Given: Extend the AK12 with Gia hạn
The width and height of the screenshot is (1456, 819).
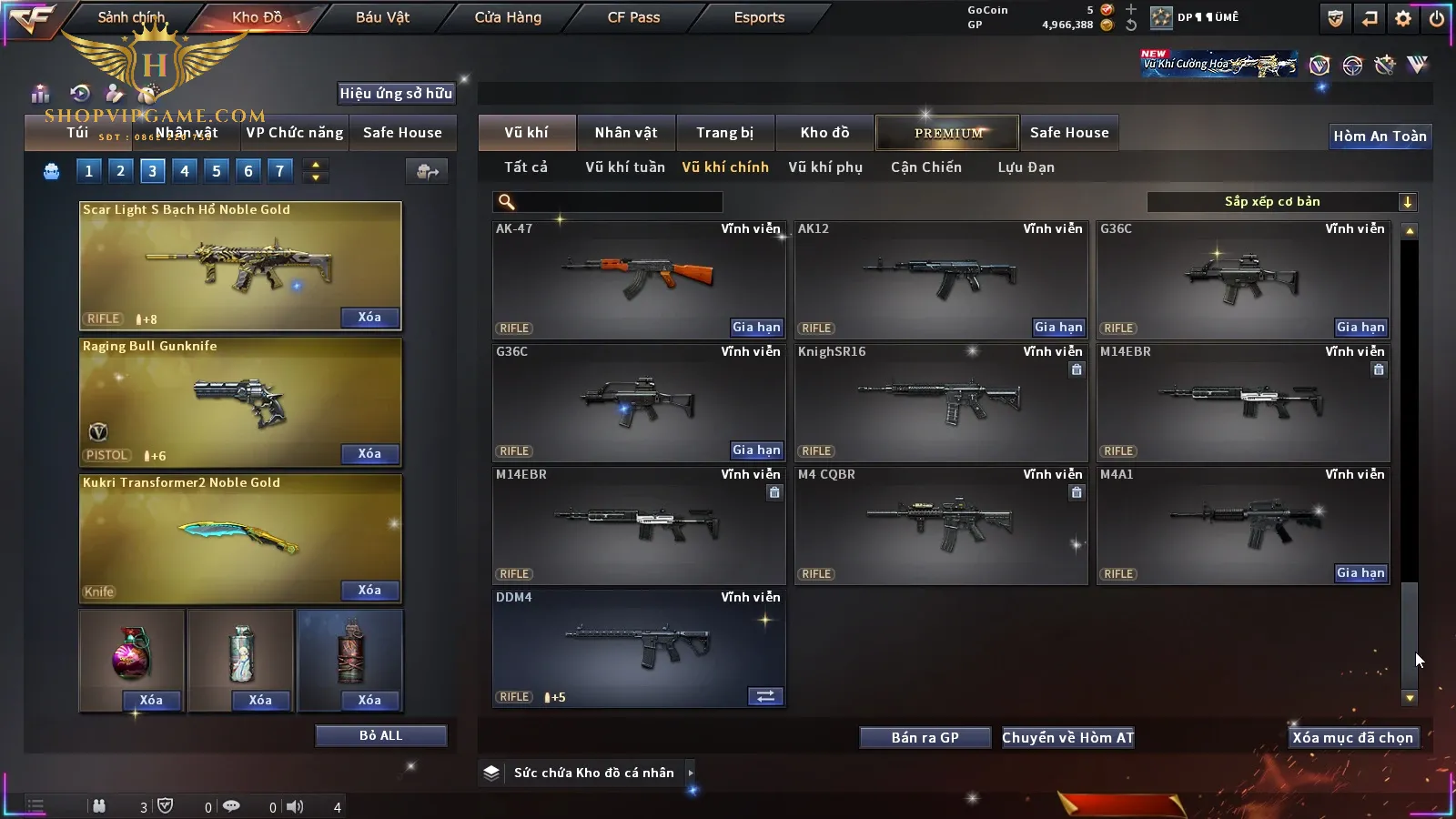Looking at the screenshot, I should [1058, 328].
